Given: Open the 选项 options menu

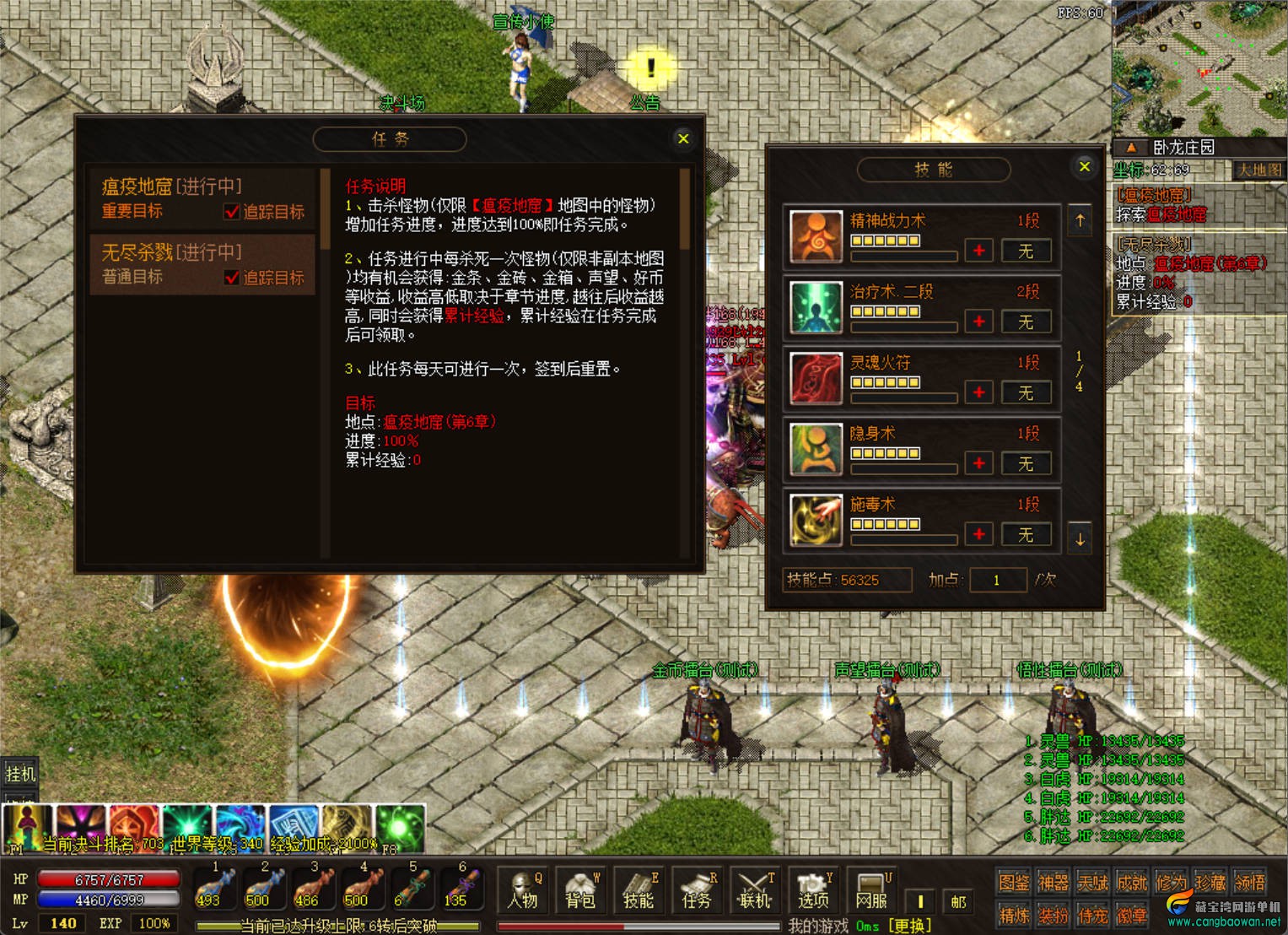Looking at the screenshot, I should coord(813,891).
